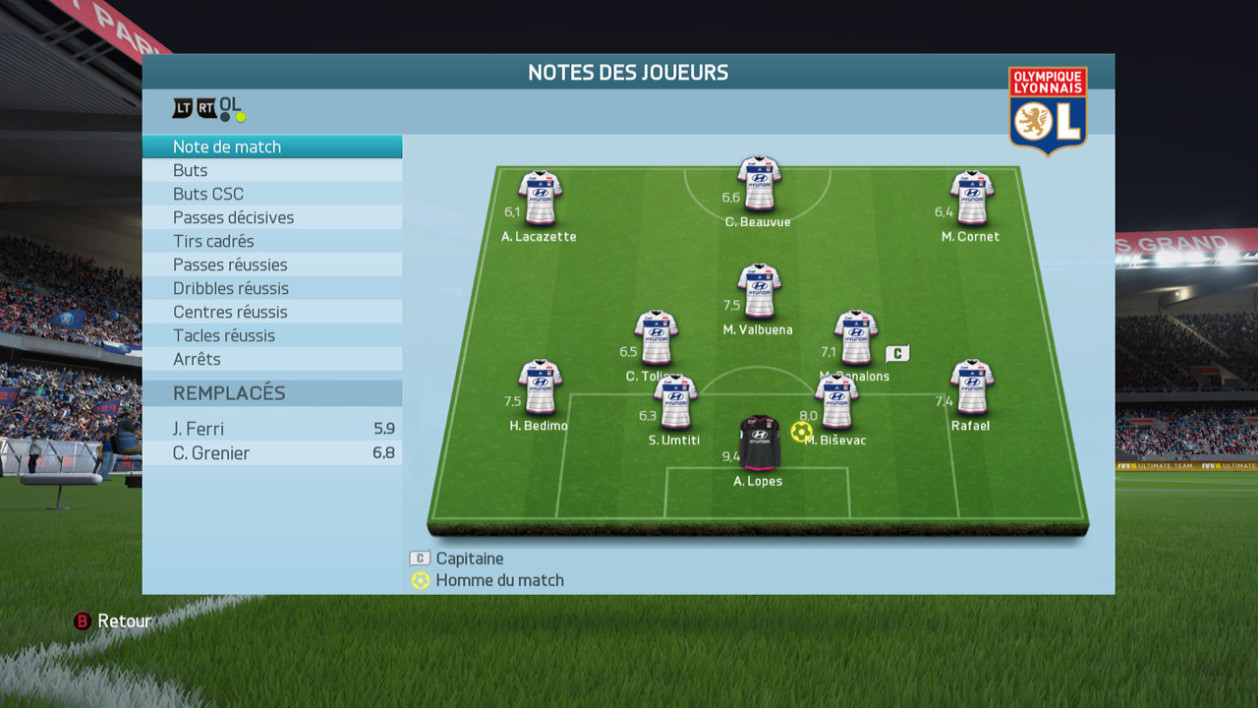
Task: Select M. Valbuena's shirt on the pitch
Action: [758, 291]
